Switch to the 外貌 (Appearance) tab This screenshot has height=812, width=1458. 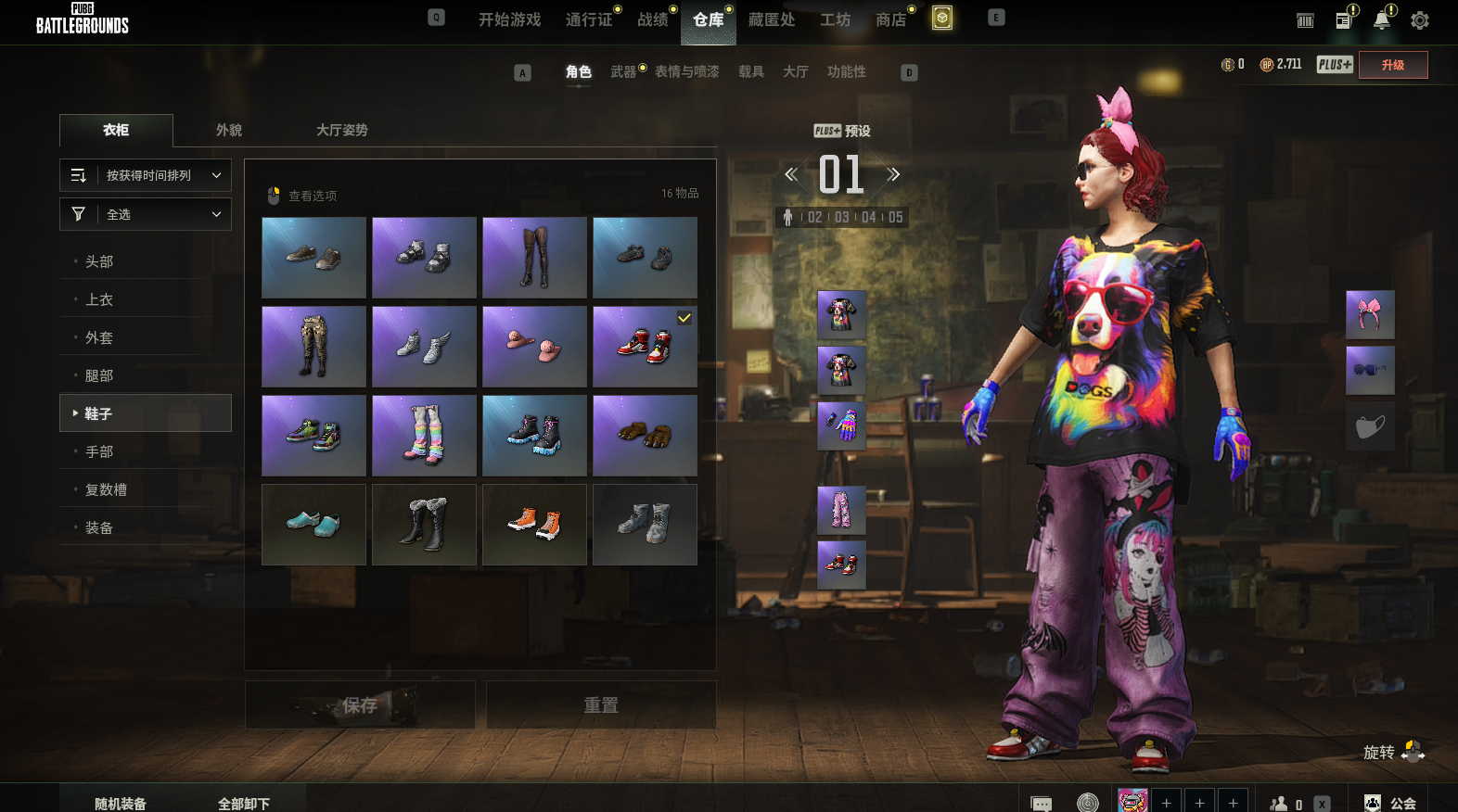pyautogui.click(x=229, y=130)
